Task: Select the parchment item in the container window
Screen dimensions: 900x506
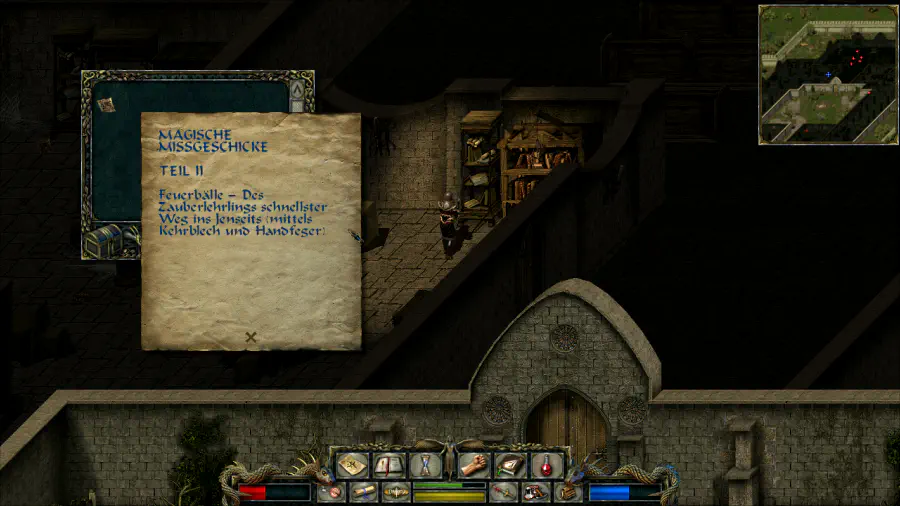Action: tap(105, 101)
